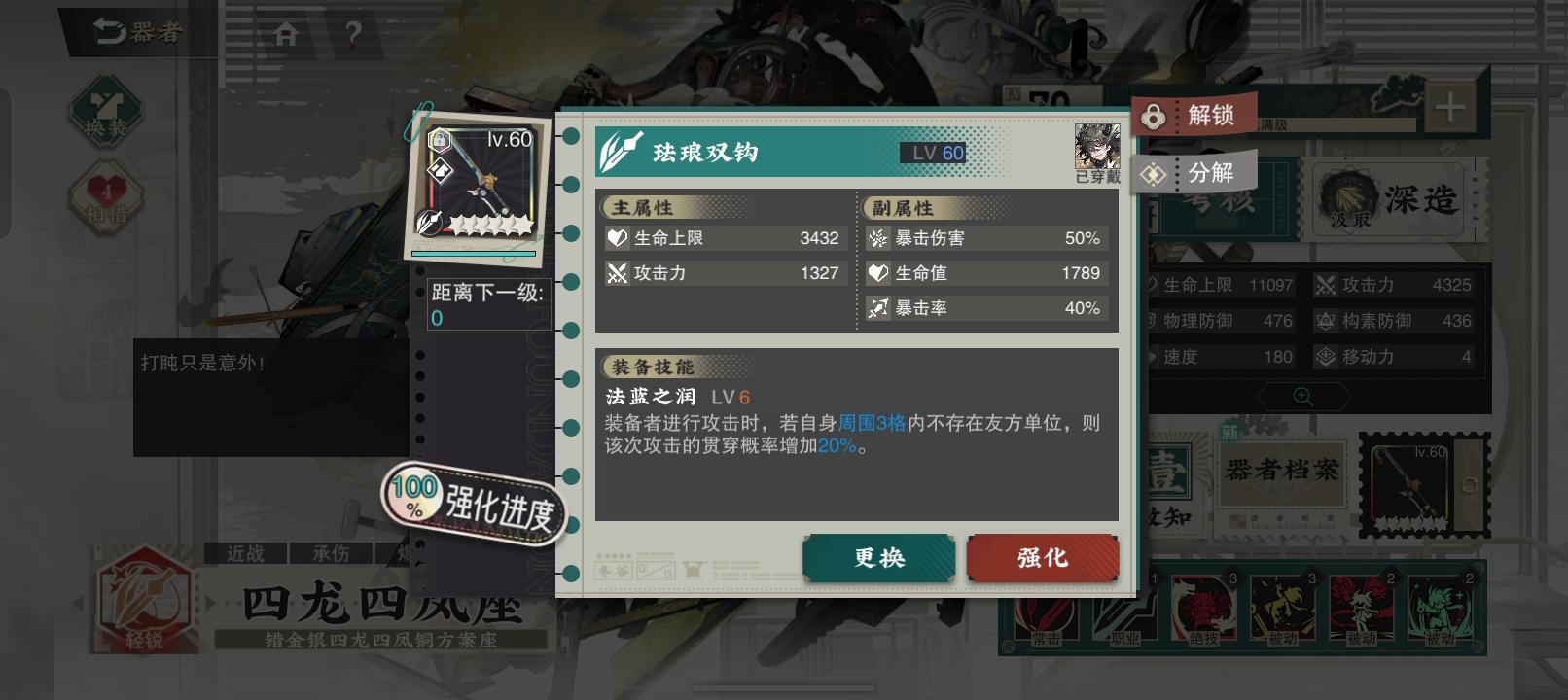This screenshot has width=1568, height=700.
Task: Open the help question mark icon
Action: 352,31
